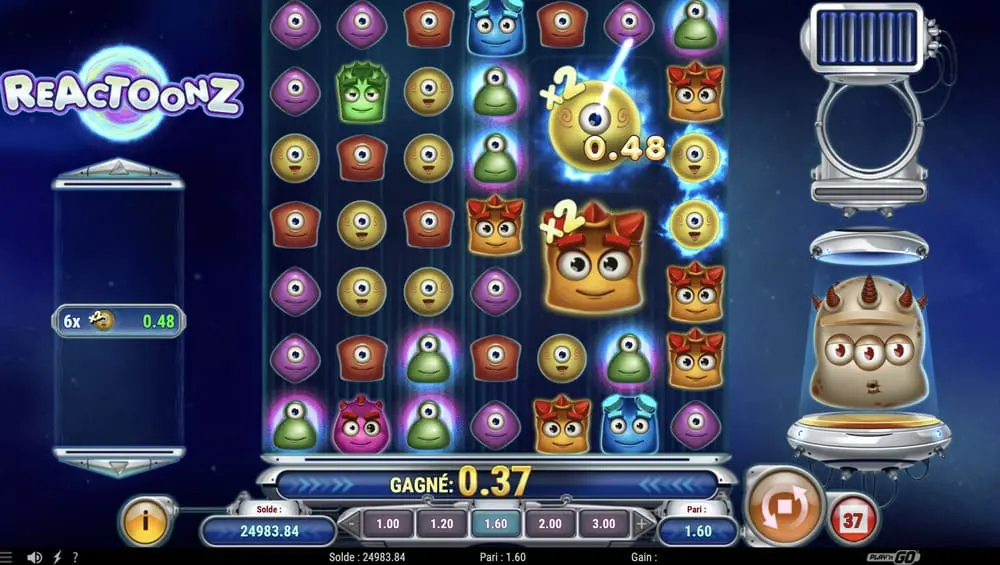Choose the 1.20 bet amount

(x=441, y=523)
